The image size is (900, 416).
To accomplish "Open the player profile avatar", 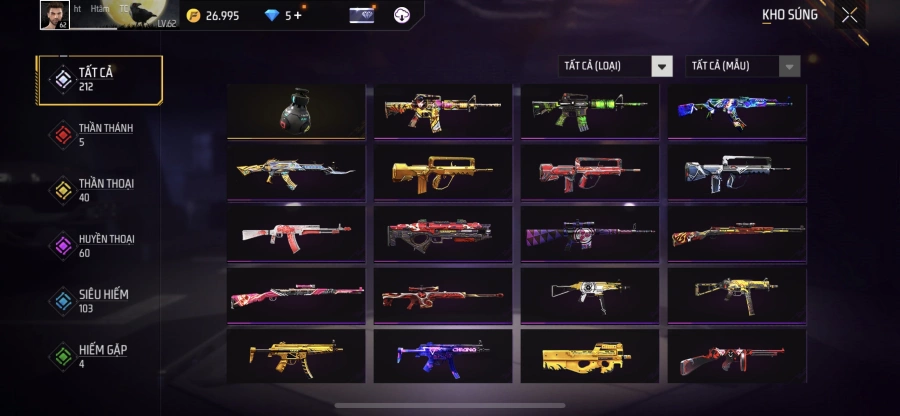I will click(x=54, y=14).
